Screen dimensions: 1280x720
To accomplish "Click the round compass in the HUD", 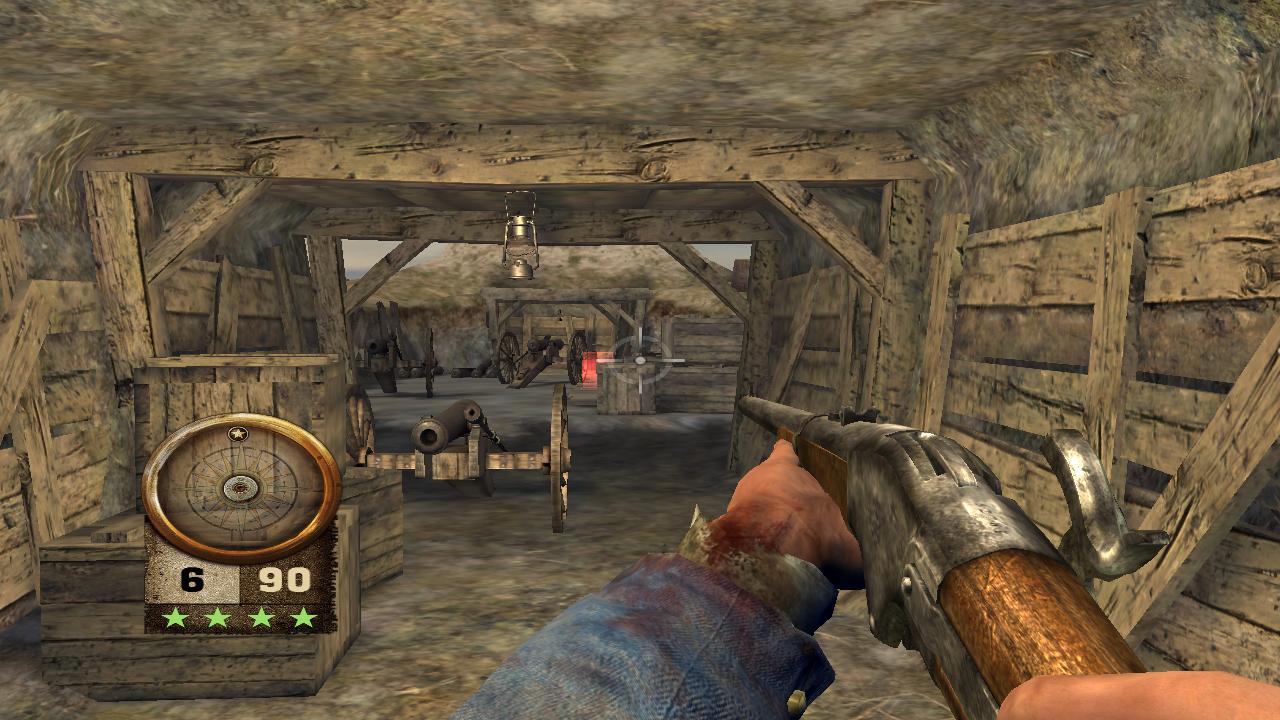I will point(241,487).
